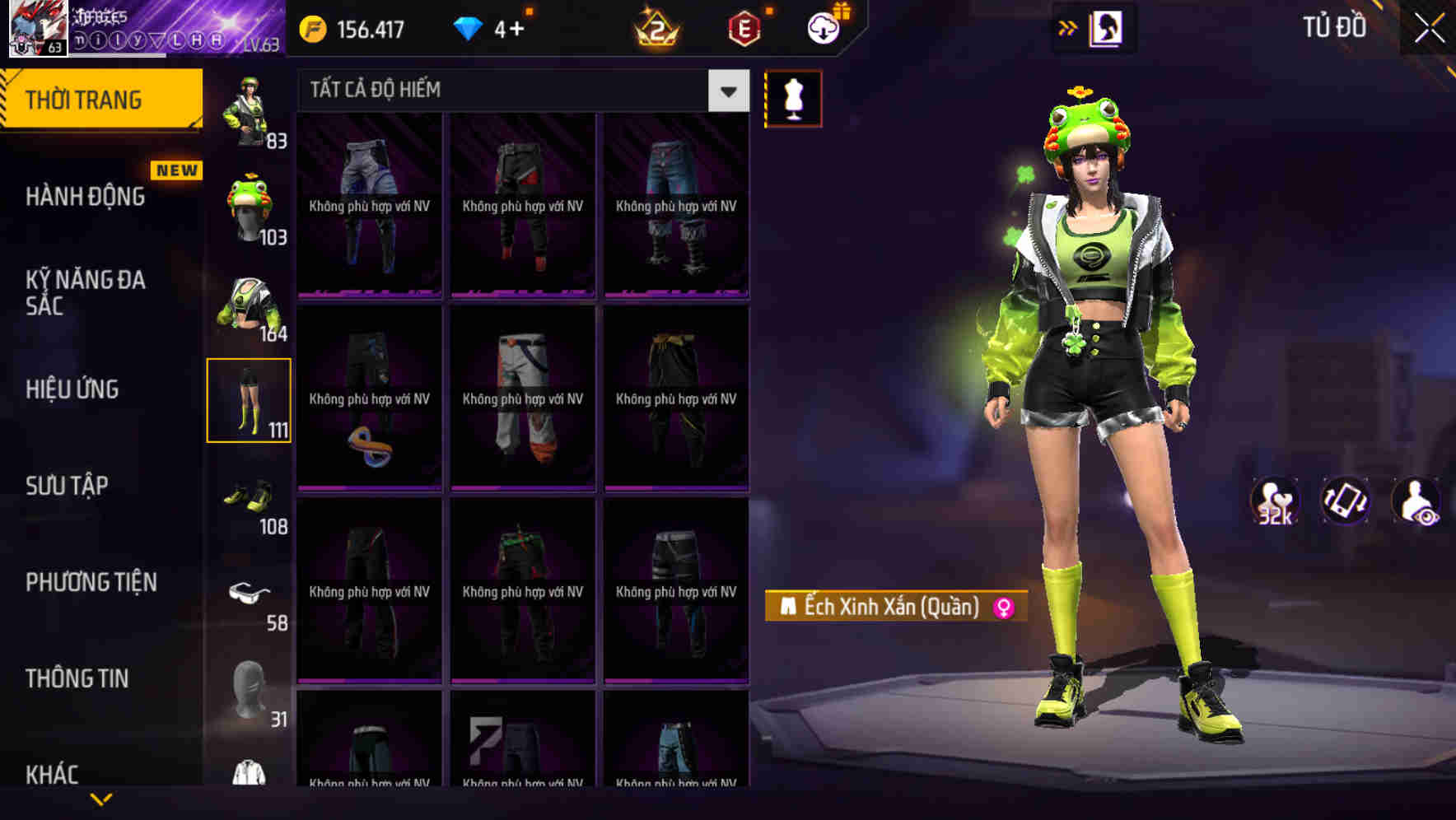The image size is (1456, 820).
Task: Select the PHƯƠNG TIỆN menu item
Action: tap(91, 582)
